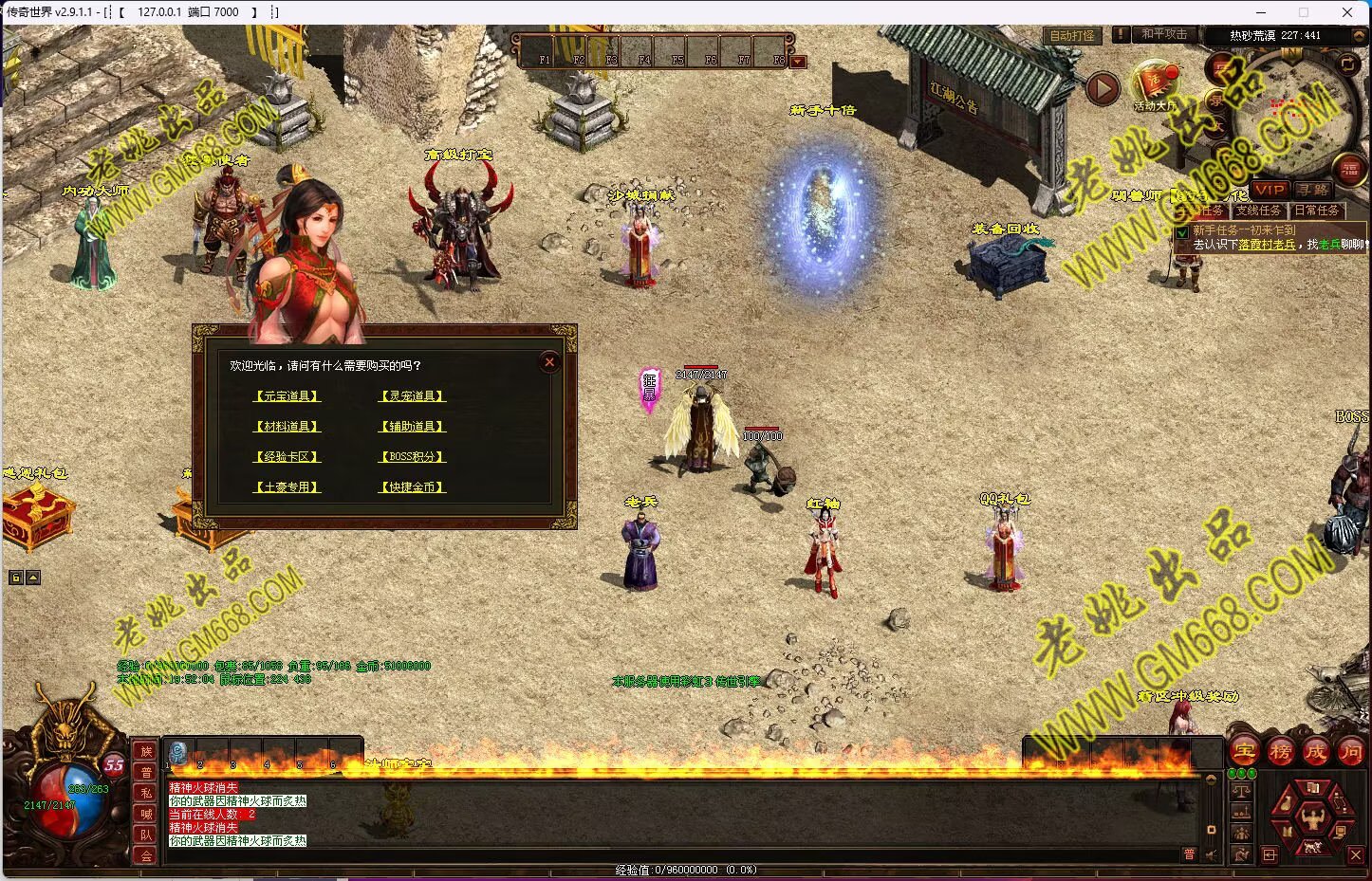1372x881 pixels.
Task: Choose 【快捷金币】 in the shop dialog
Action: point(412,487)
